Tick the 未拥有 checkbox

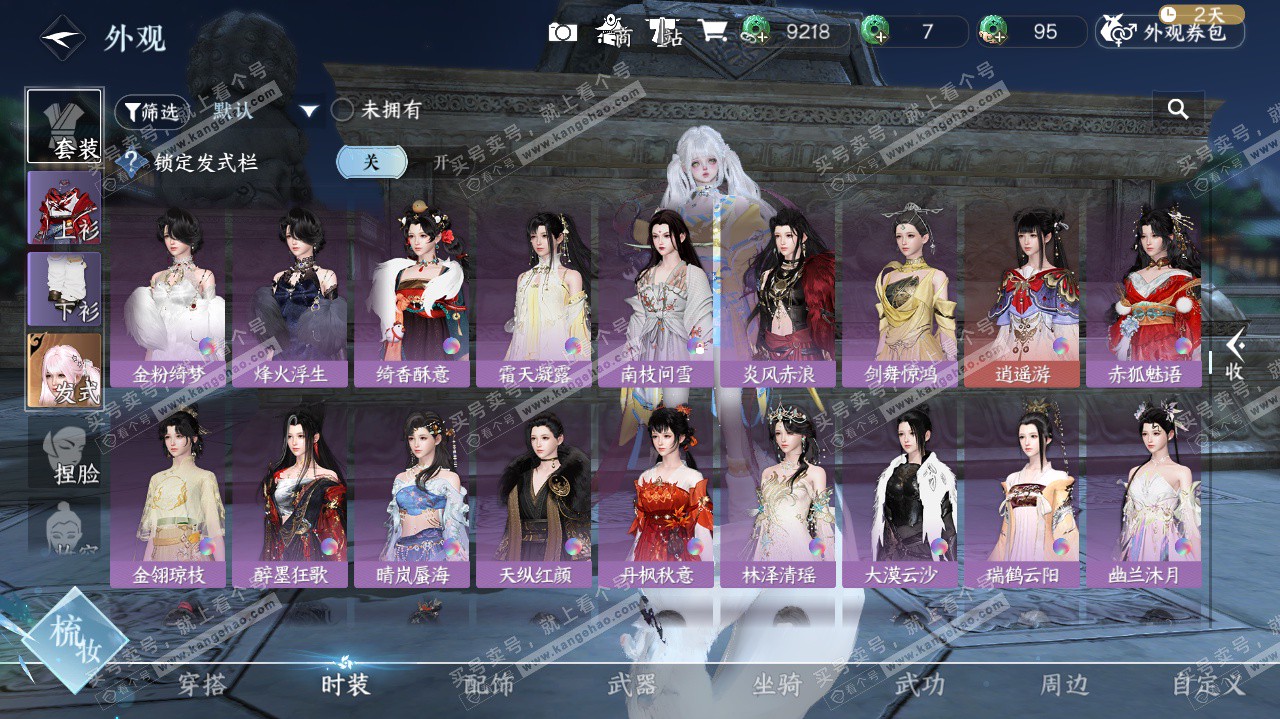tap(343, 111)
